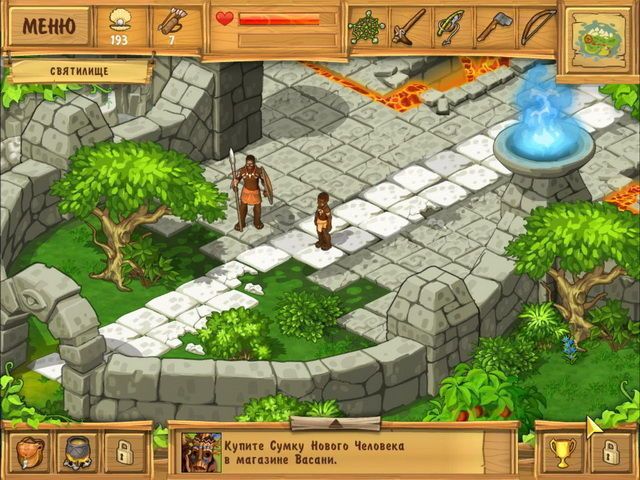Open the МЕНЮ button

(47, 25)
